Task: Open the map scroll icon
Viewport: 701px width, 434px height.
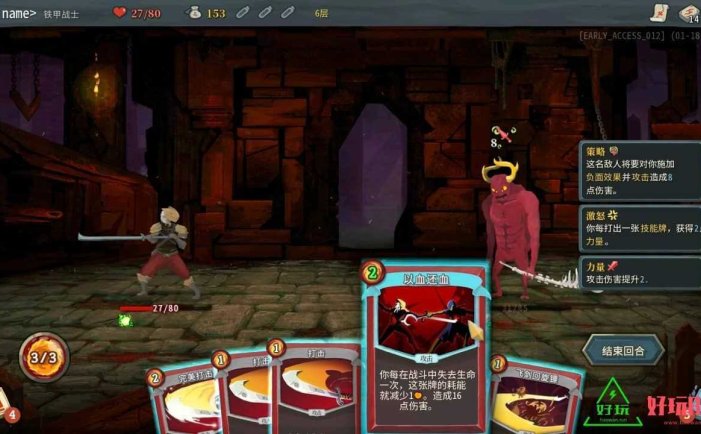Action: pyautogui.click(x=657, y=13)
